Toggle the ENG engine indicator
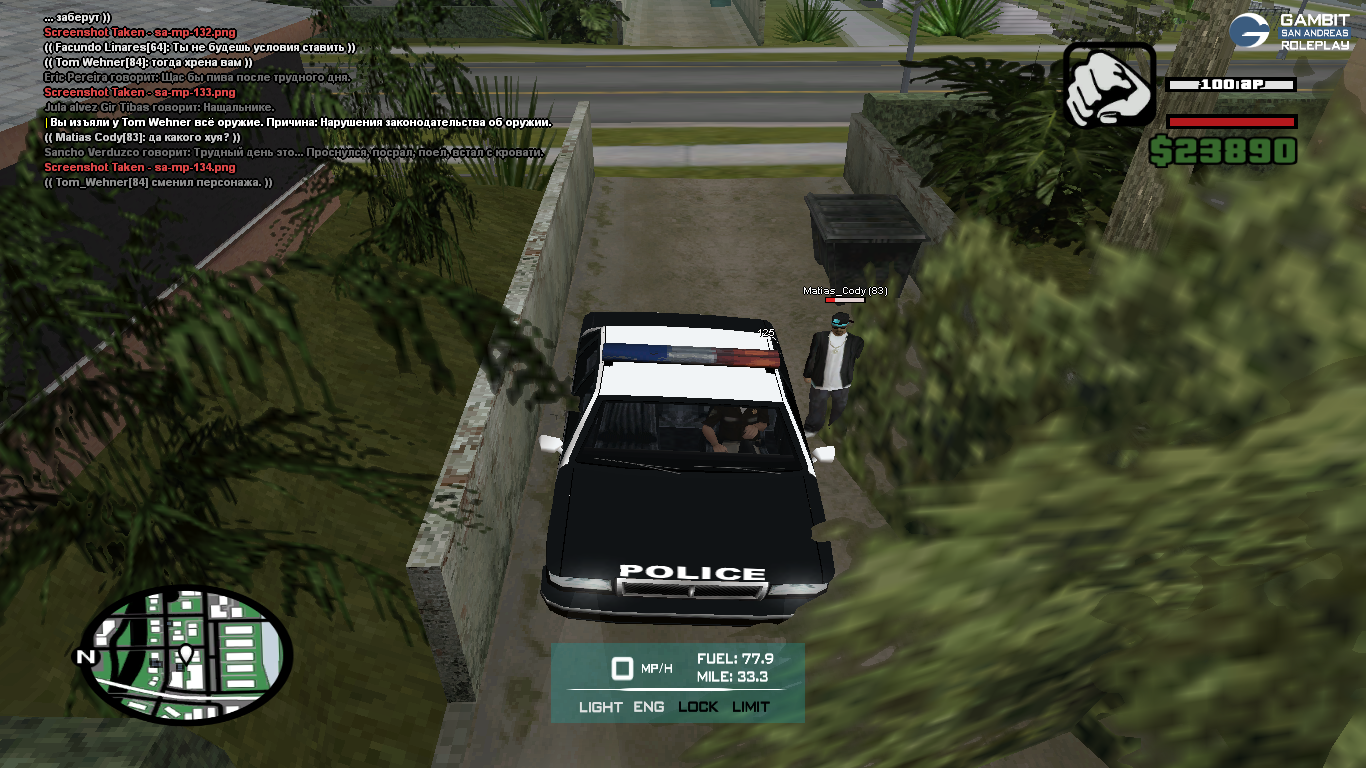1366x768 pixels. (x=649, y=707)
